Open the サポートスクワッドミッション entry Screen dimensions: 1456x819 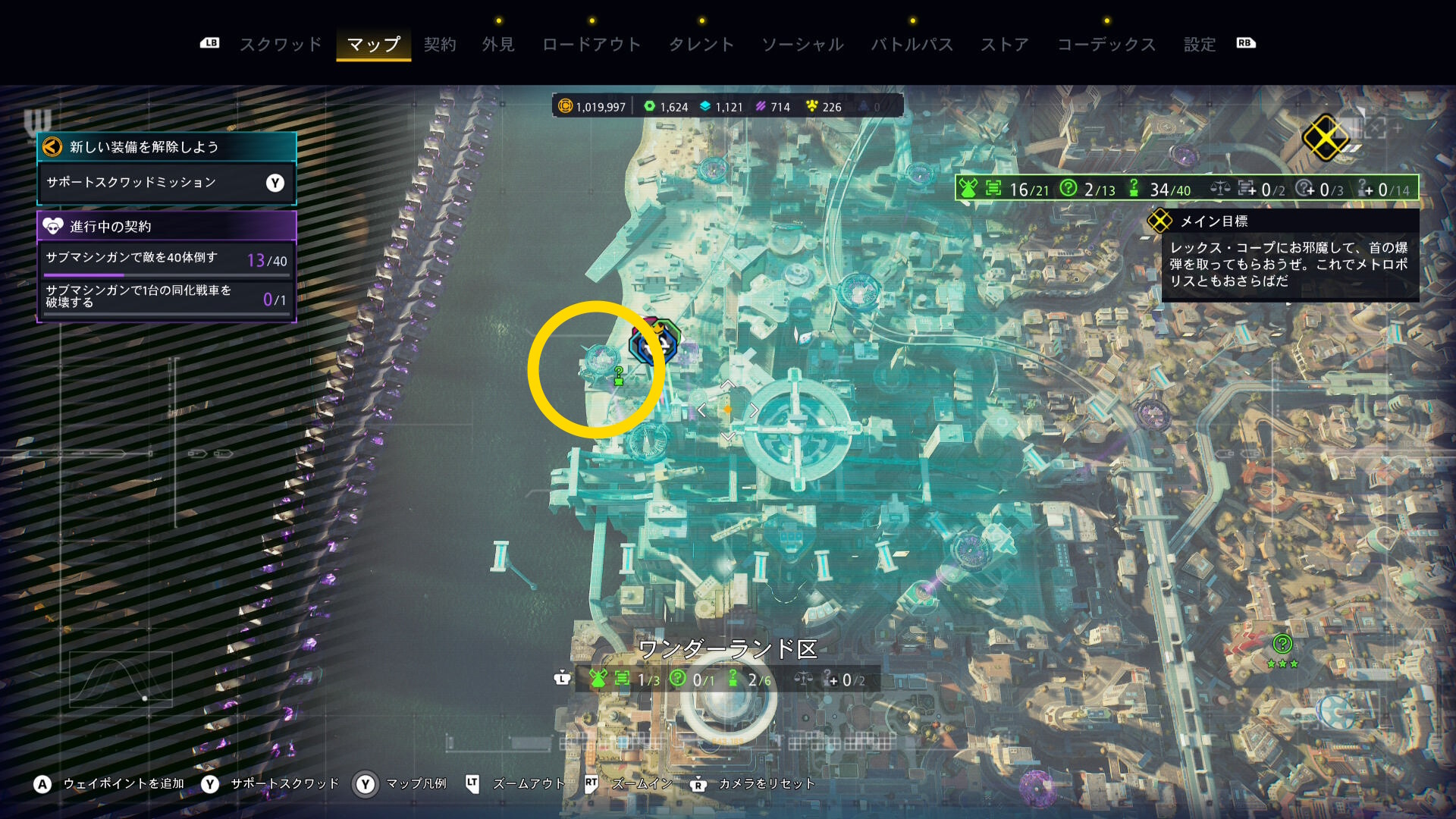166,183
